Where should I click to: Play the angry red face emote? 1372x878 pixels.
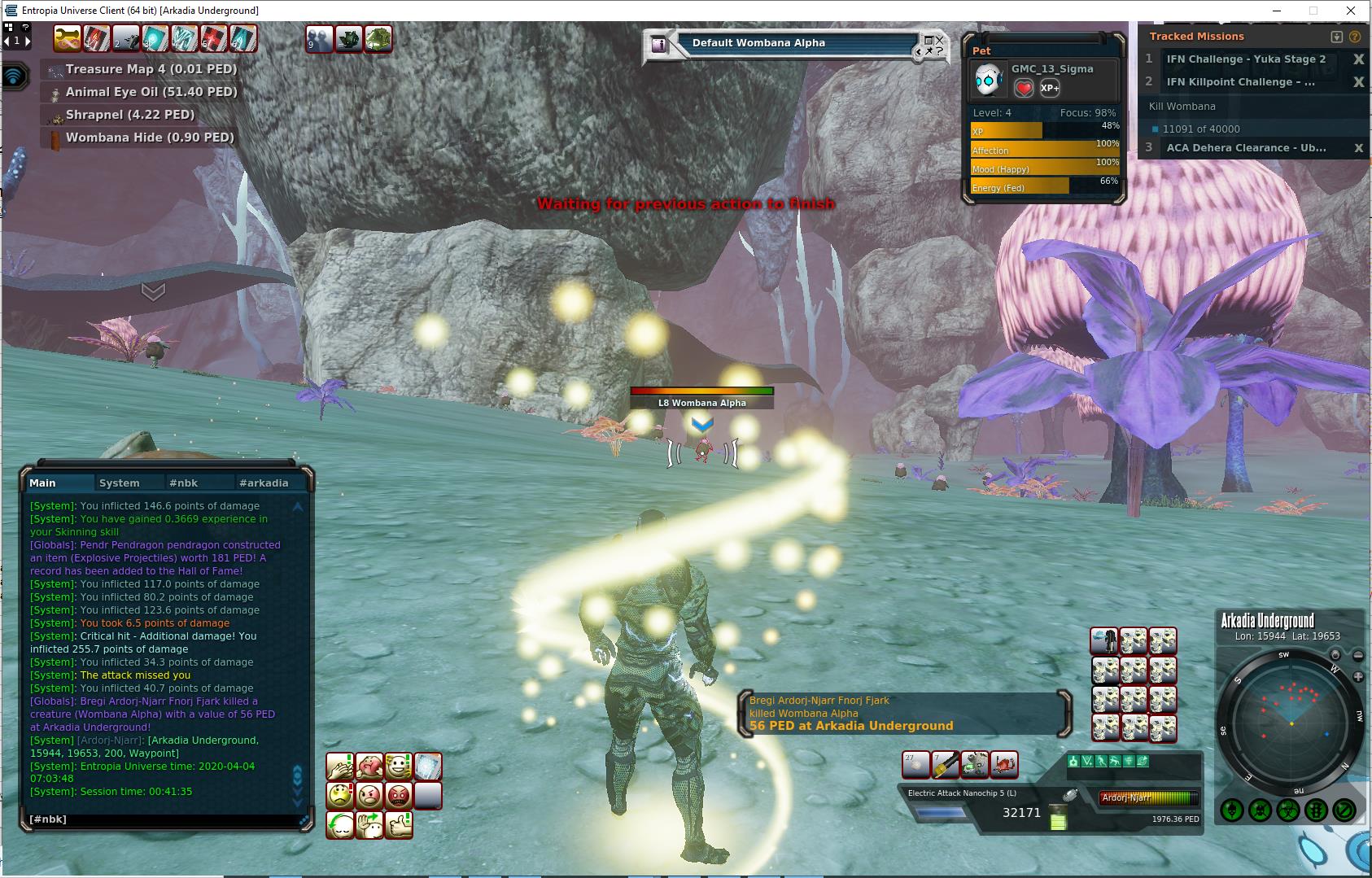click(x=399, y=794)
